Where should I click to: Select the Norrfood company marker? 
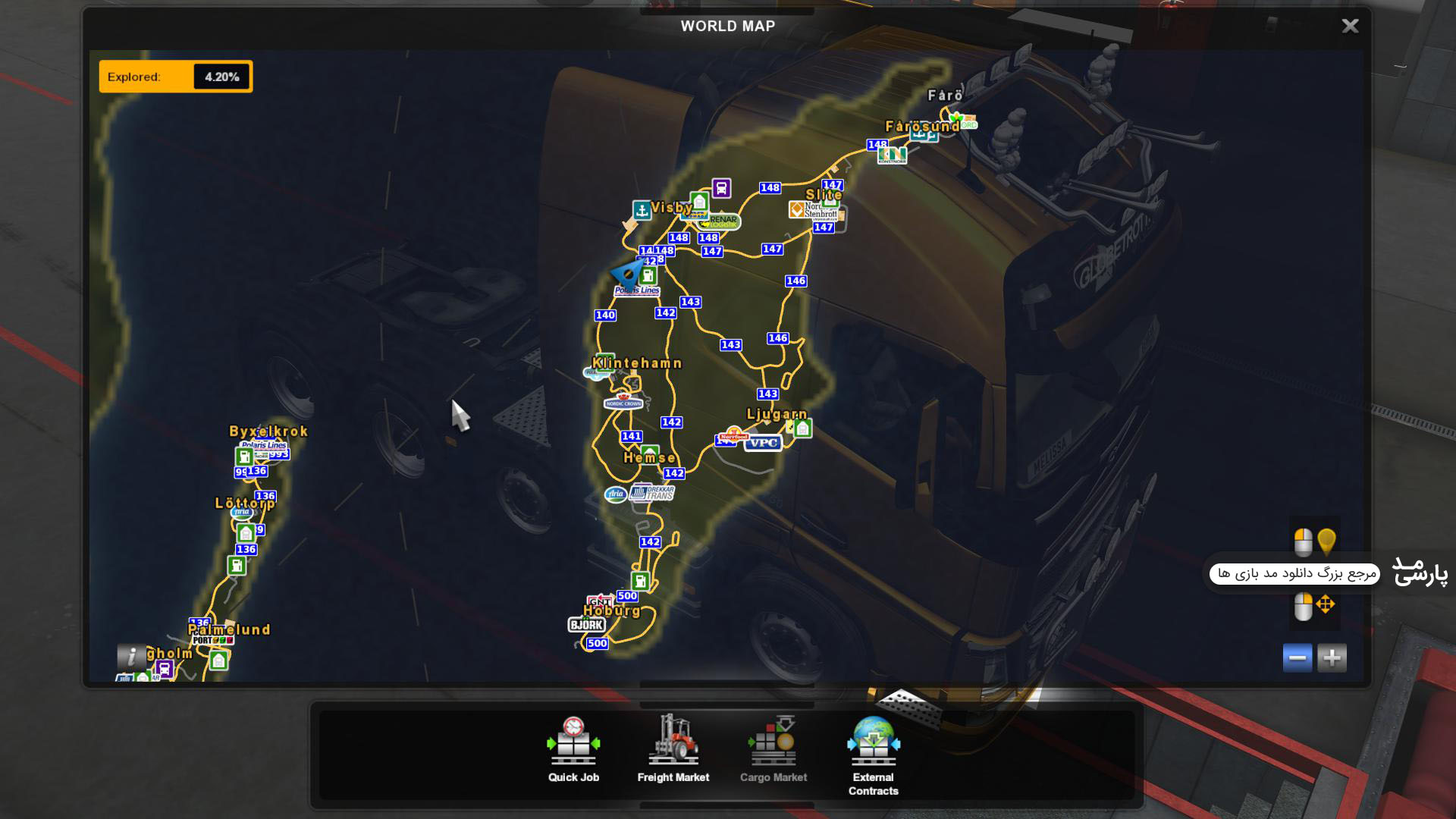(733, 435)
